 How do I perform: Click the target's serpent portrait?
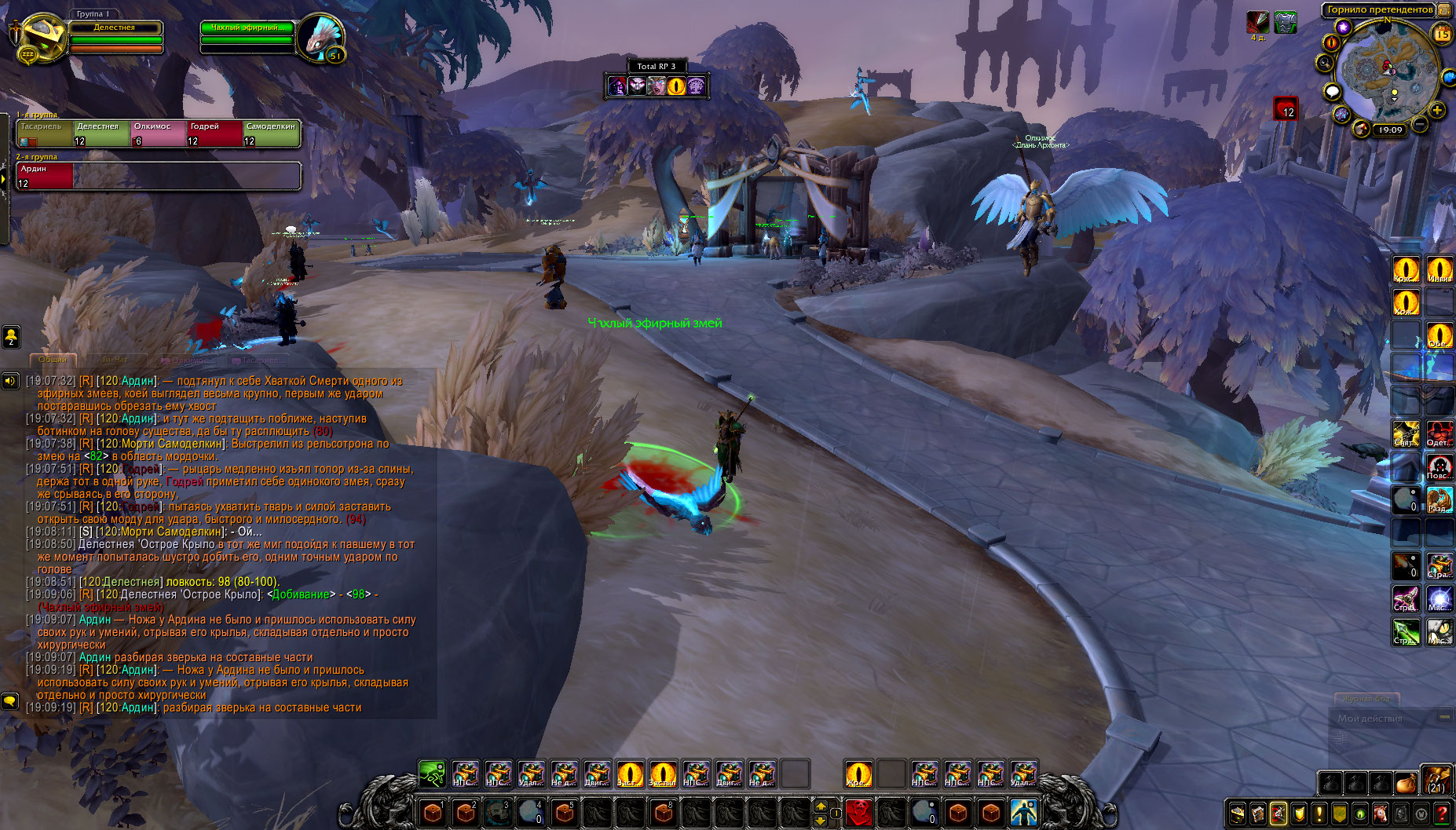pyautogui.click(x=321, y=36)
